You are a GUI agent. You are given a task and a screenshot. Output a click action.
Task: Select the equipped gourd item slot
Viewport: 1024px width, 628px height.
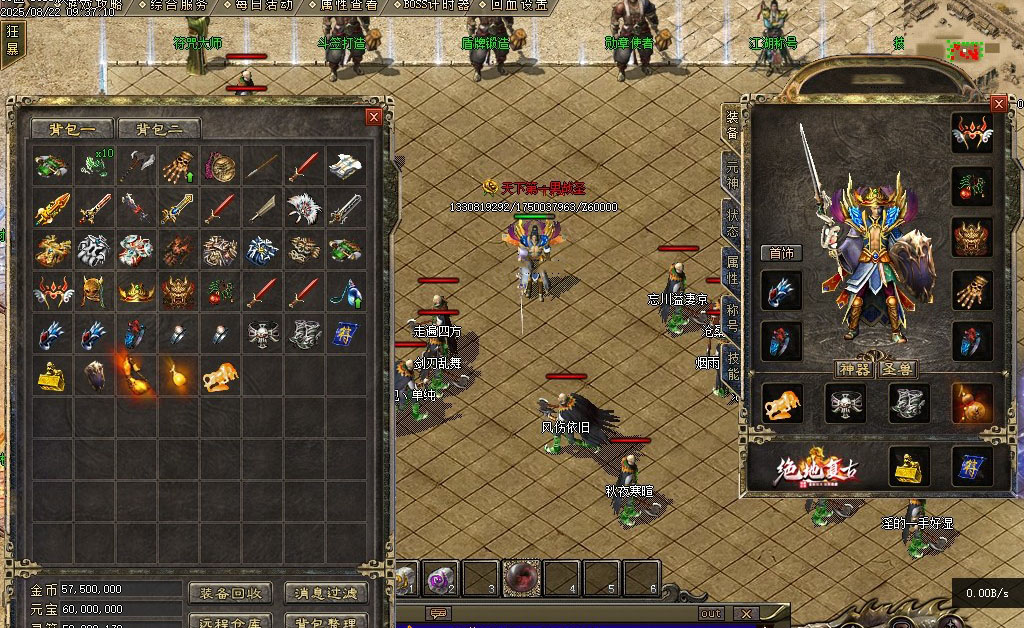point(972,403)
